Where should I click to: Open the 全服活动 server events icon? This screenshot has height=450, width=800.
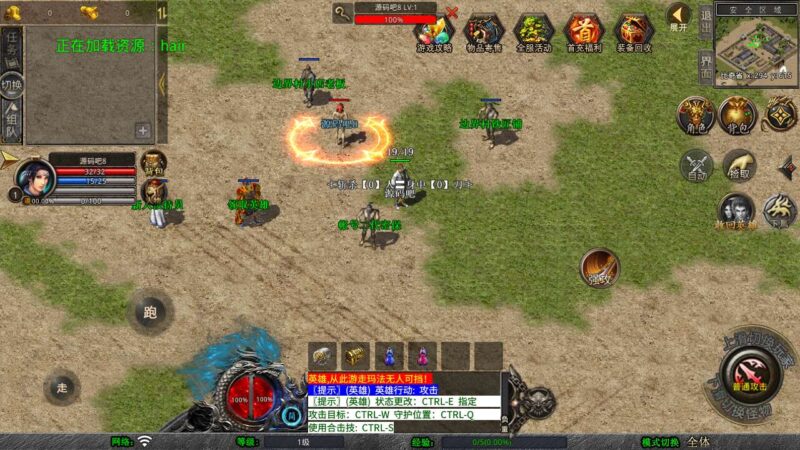[533, 31]
